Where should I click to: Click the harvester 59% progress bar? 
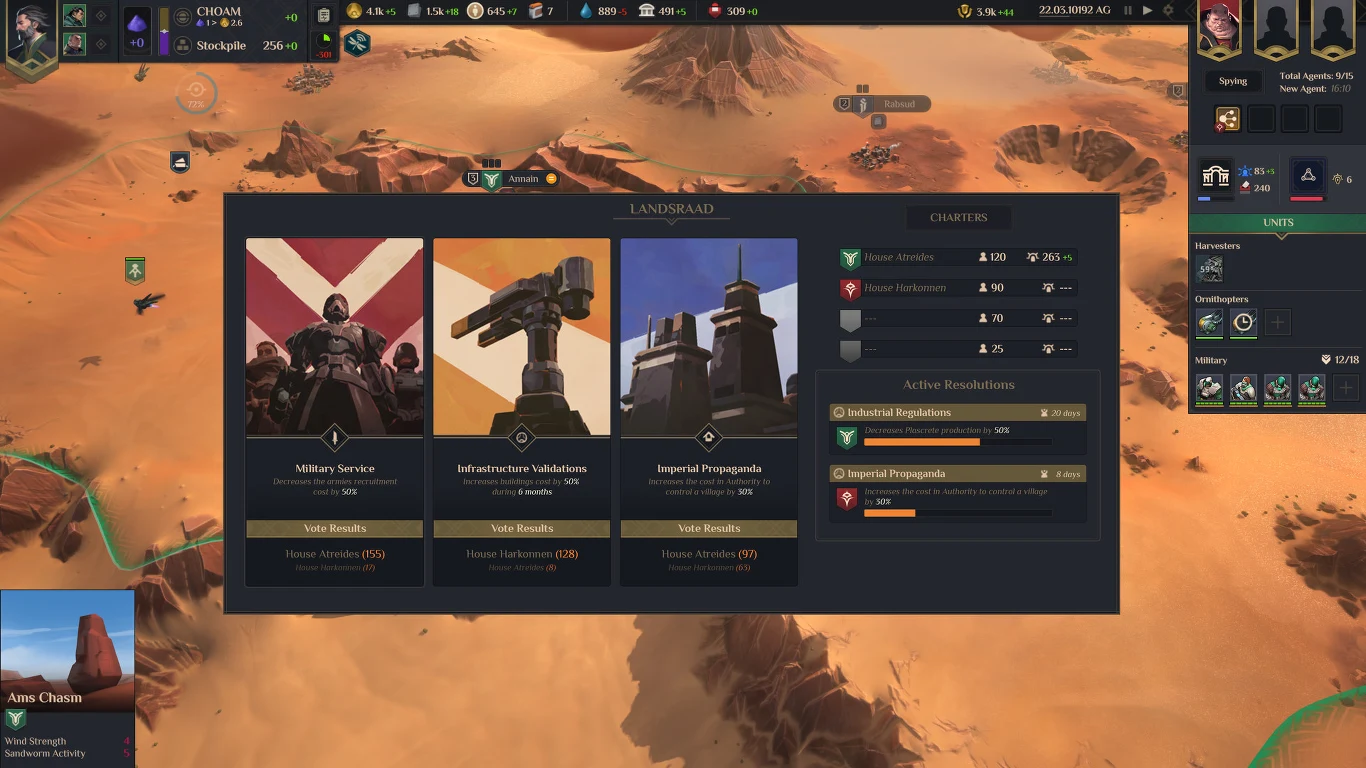coord(1209,268)
